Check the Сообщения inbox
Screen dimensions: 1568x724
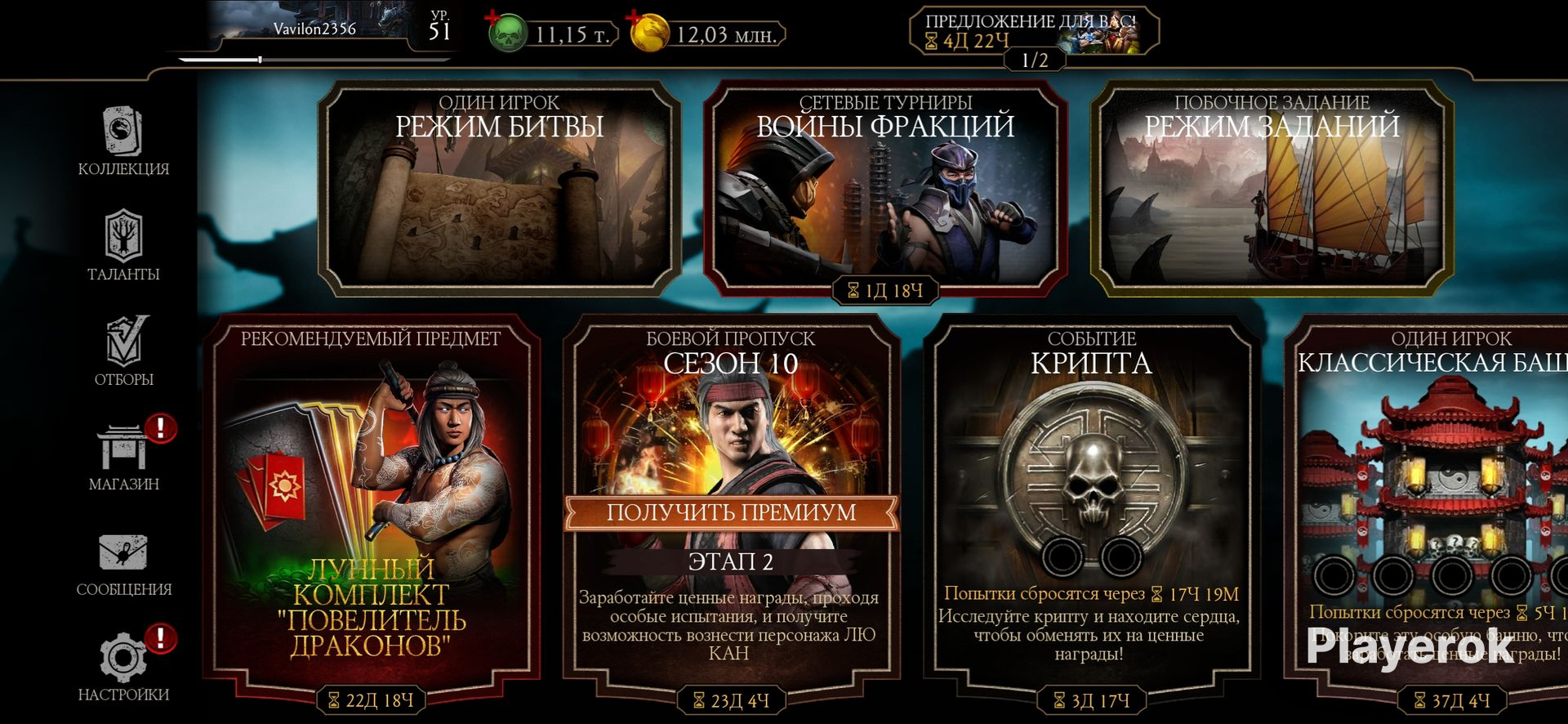coord(123,562)
